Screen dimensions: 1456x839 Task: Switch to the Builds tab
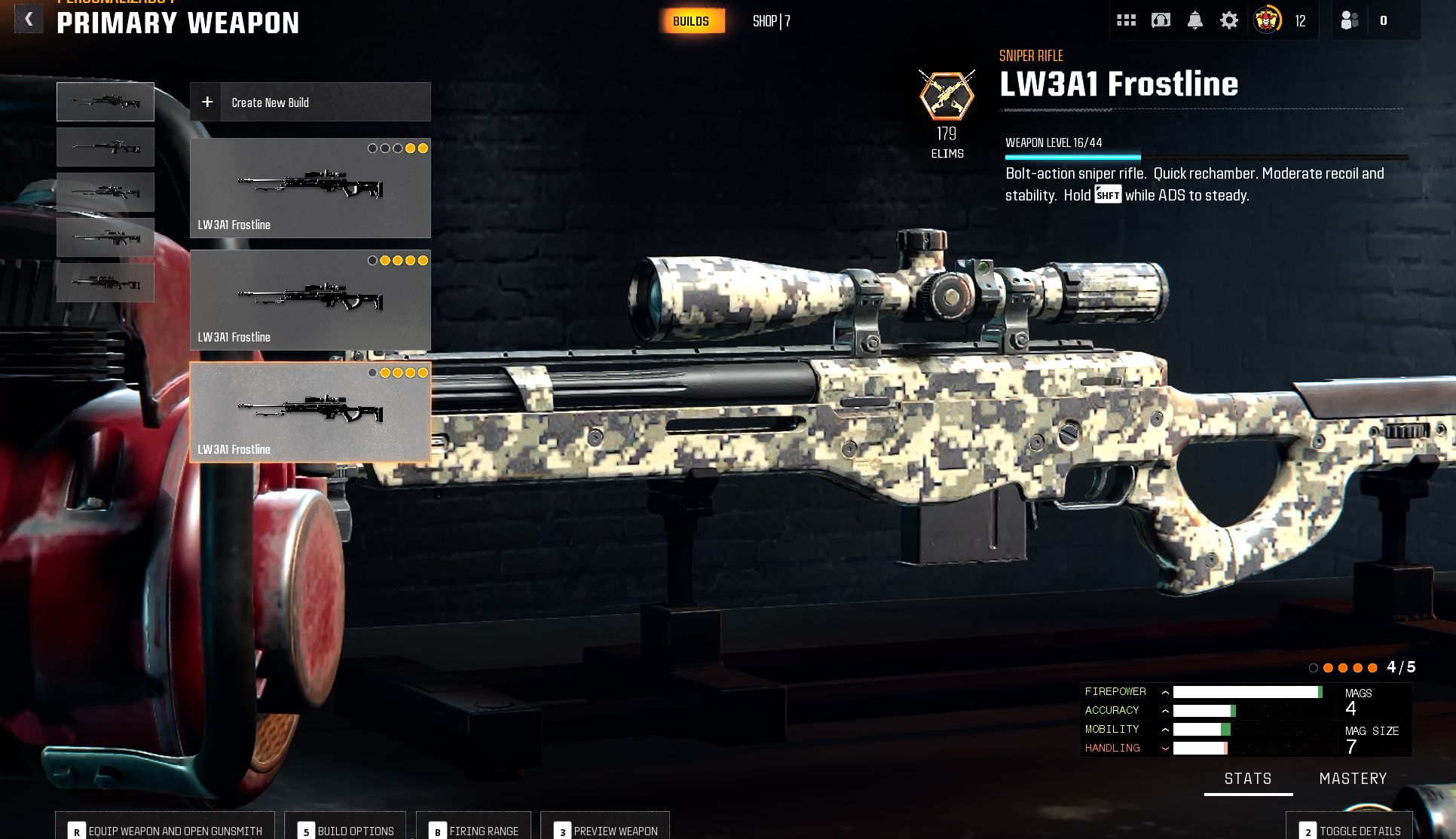click(691, 21)
